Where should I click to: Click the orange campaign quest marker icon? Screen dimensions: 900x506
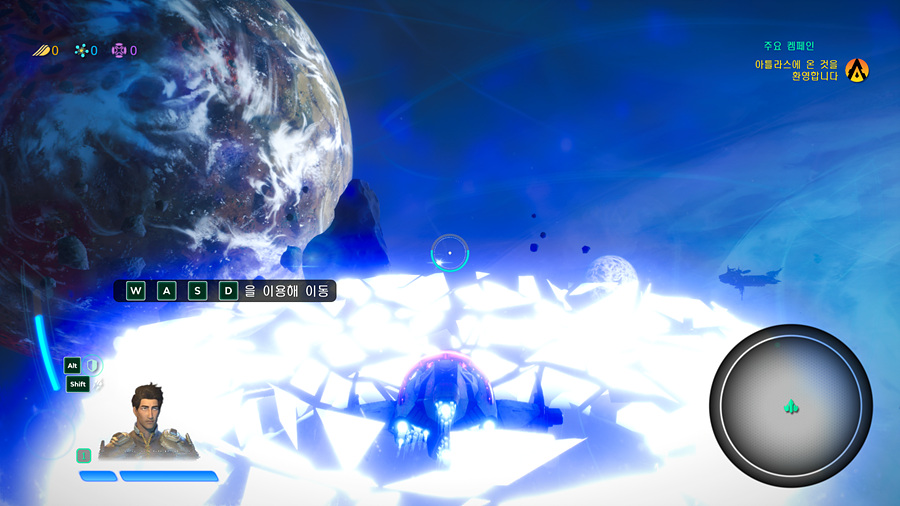tap(857, 70)
